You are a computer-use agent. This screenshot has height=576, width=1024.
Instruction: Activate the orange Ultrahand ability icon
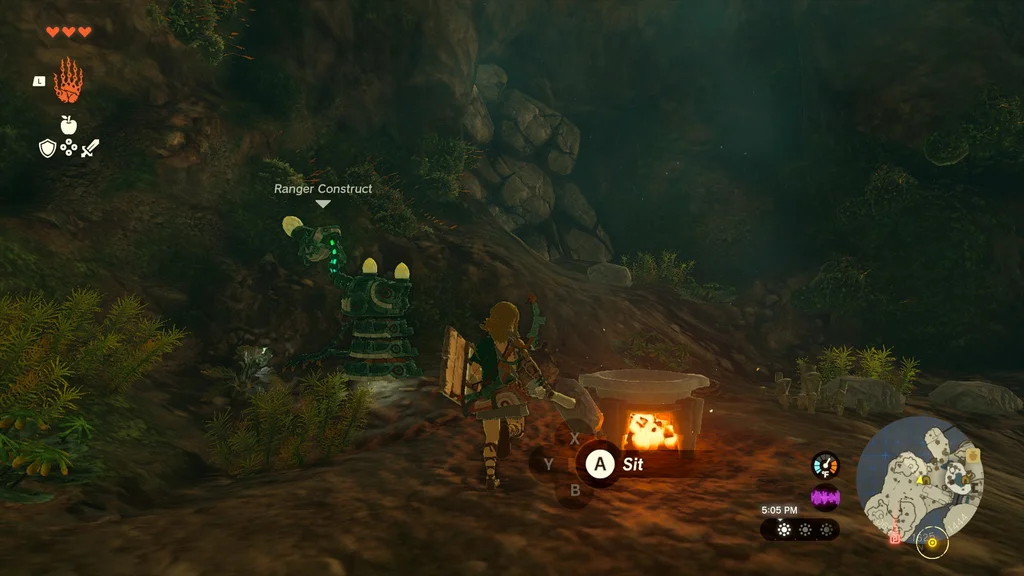(68, 80)
